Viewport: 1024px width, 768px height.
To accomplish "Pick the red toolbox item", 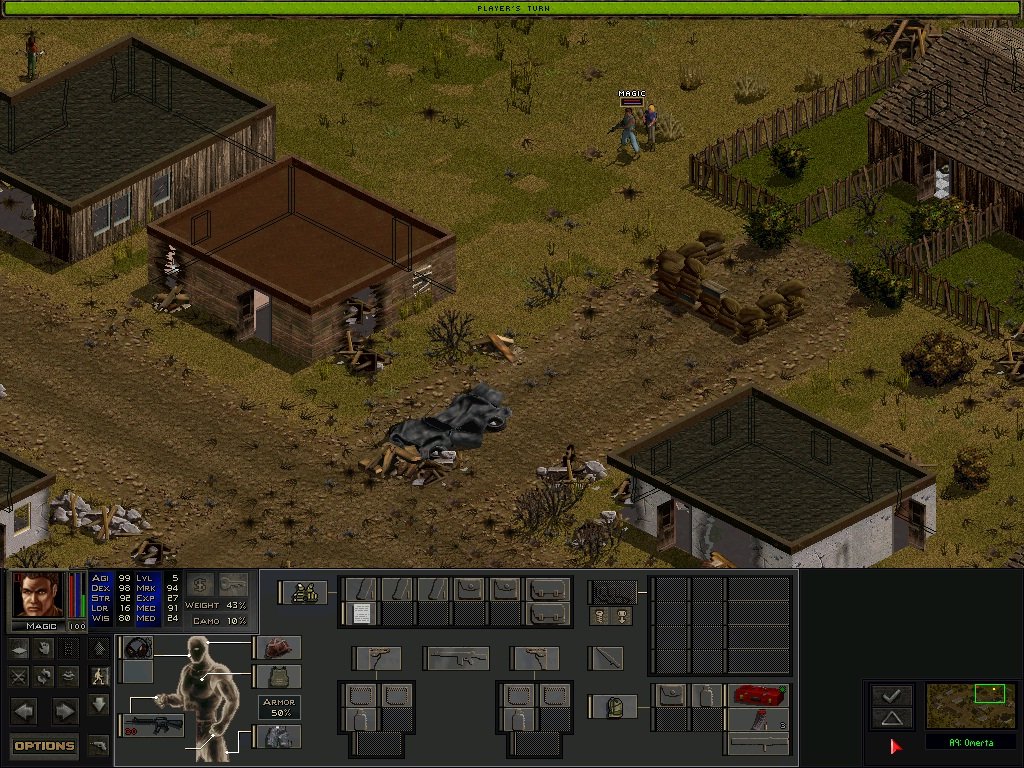I will pos(756,694).
